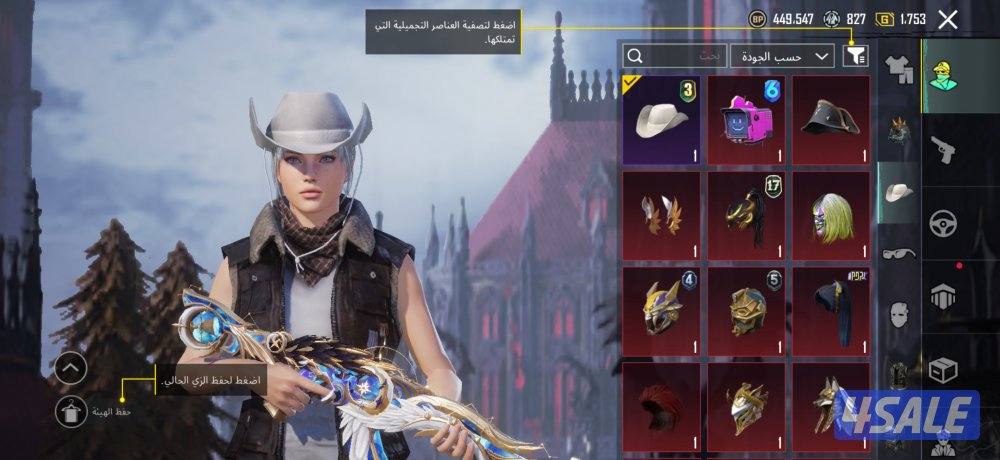
Task: Open the crate box section
Action: [942, 370]
